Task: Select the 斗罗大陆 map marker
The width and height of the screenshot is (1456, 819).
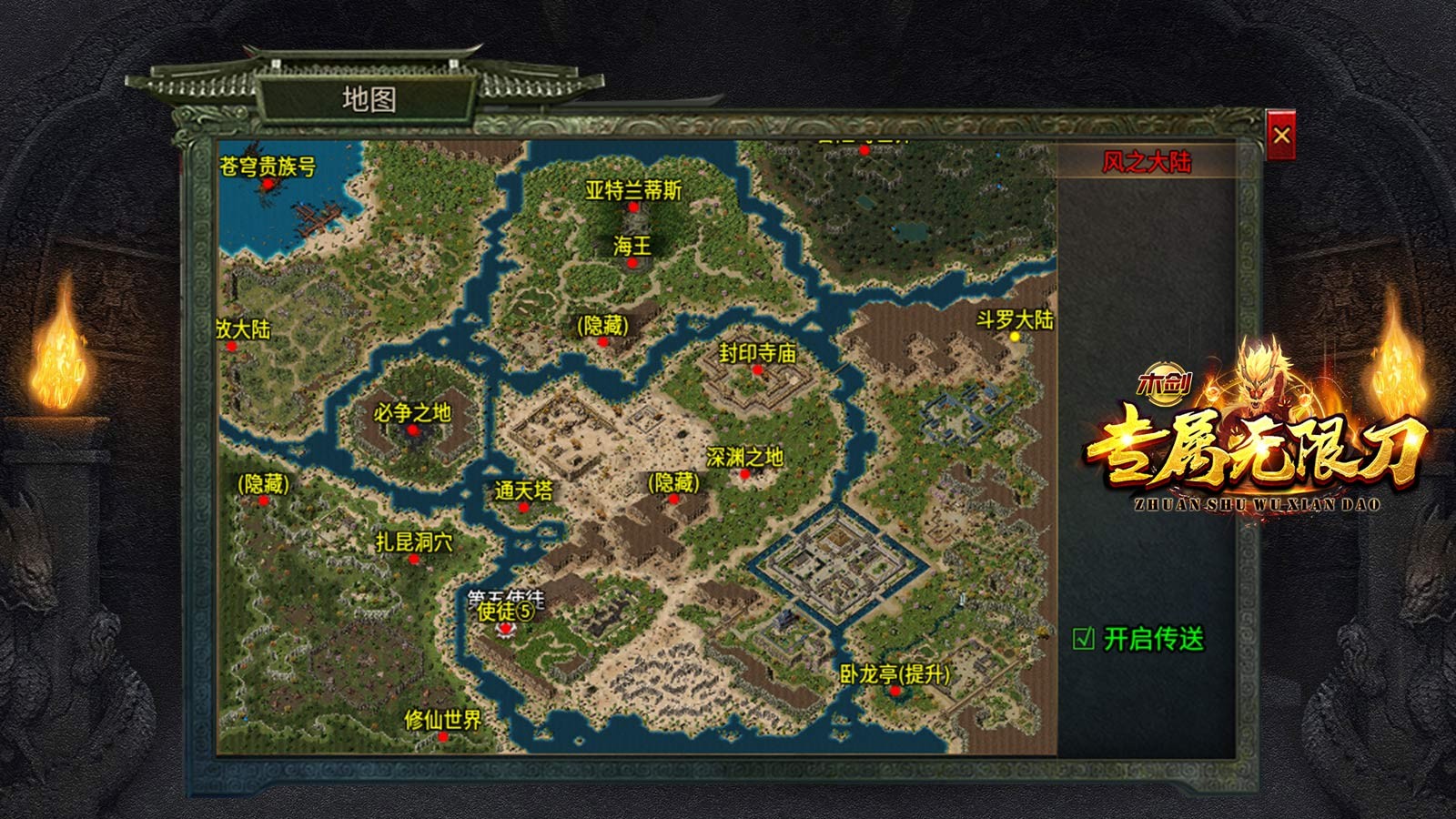Action: pos(1015,336)
